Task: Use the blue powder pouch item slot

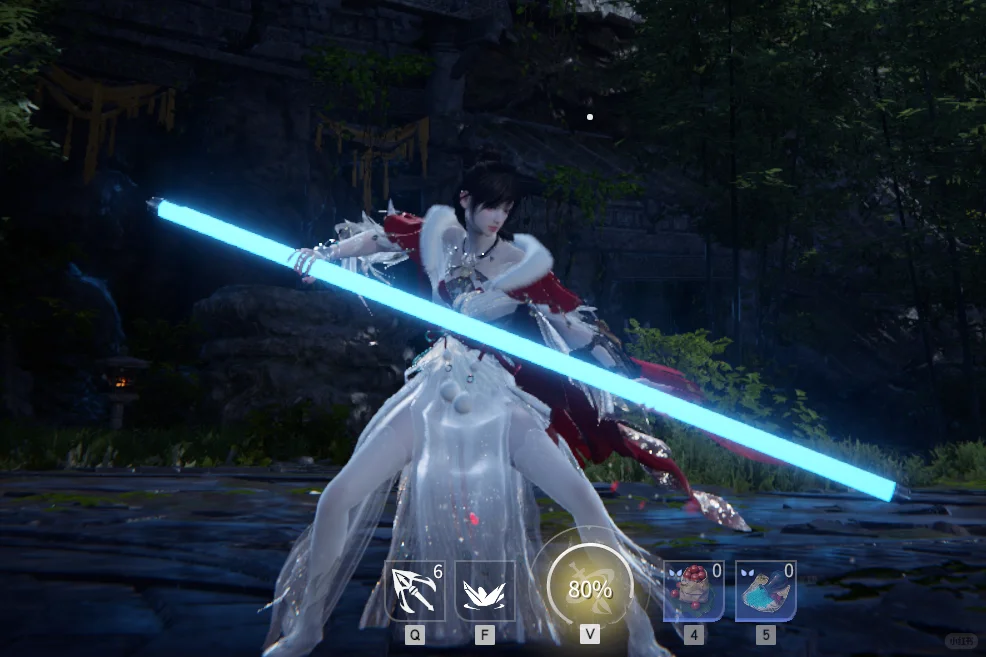Action: coord(765,591)
